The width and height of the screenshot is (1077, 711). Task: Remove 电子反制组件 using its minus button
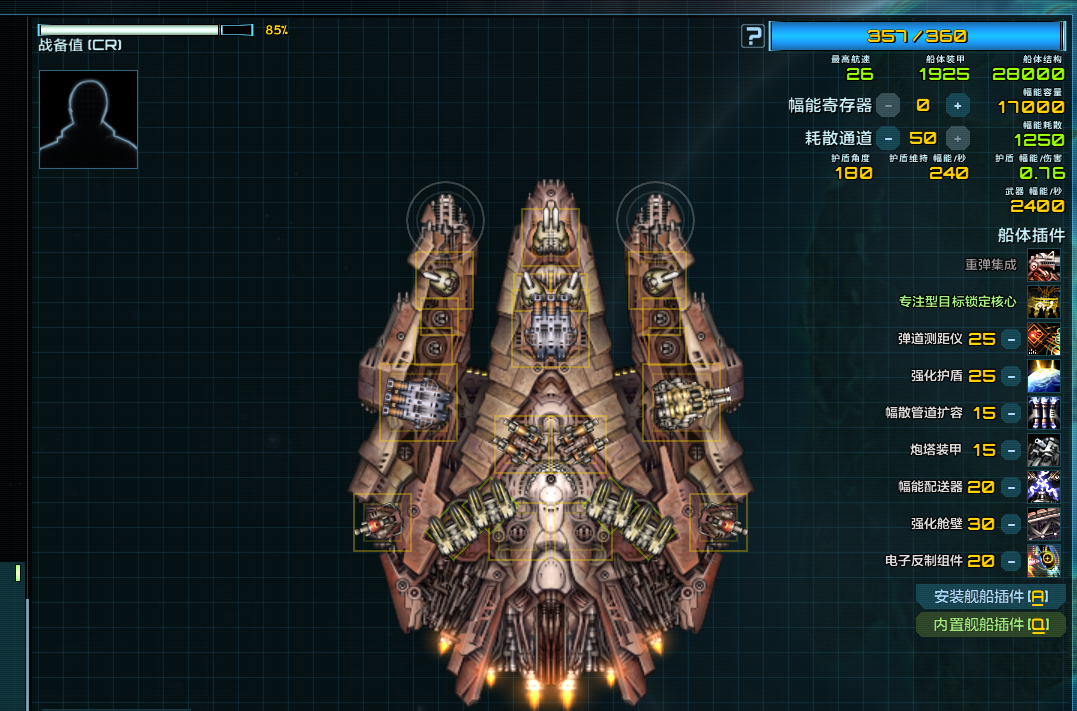(x=1011, y=561)
